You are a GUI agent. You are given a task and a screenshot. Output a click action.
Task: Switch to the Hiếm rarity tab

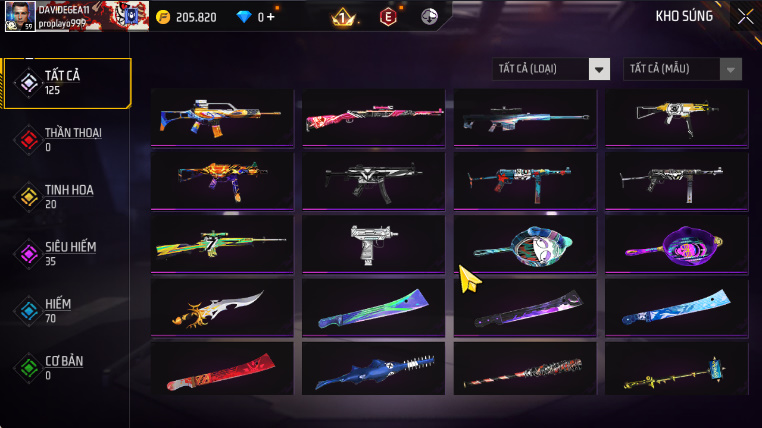pos(67,310)
